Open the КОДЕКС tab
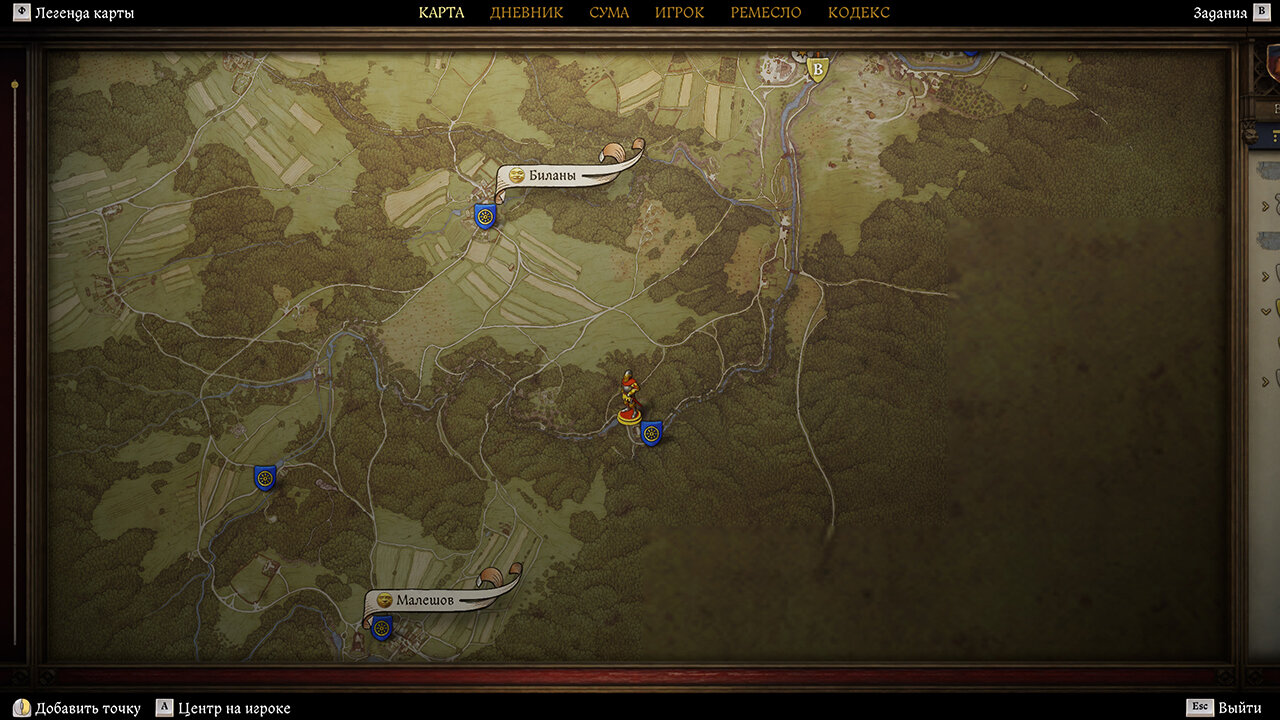The height and width of the screenshot is (720, 1280). [x=858, y=13]
